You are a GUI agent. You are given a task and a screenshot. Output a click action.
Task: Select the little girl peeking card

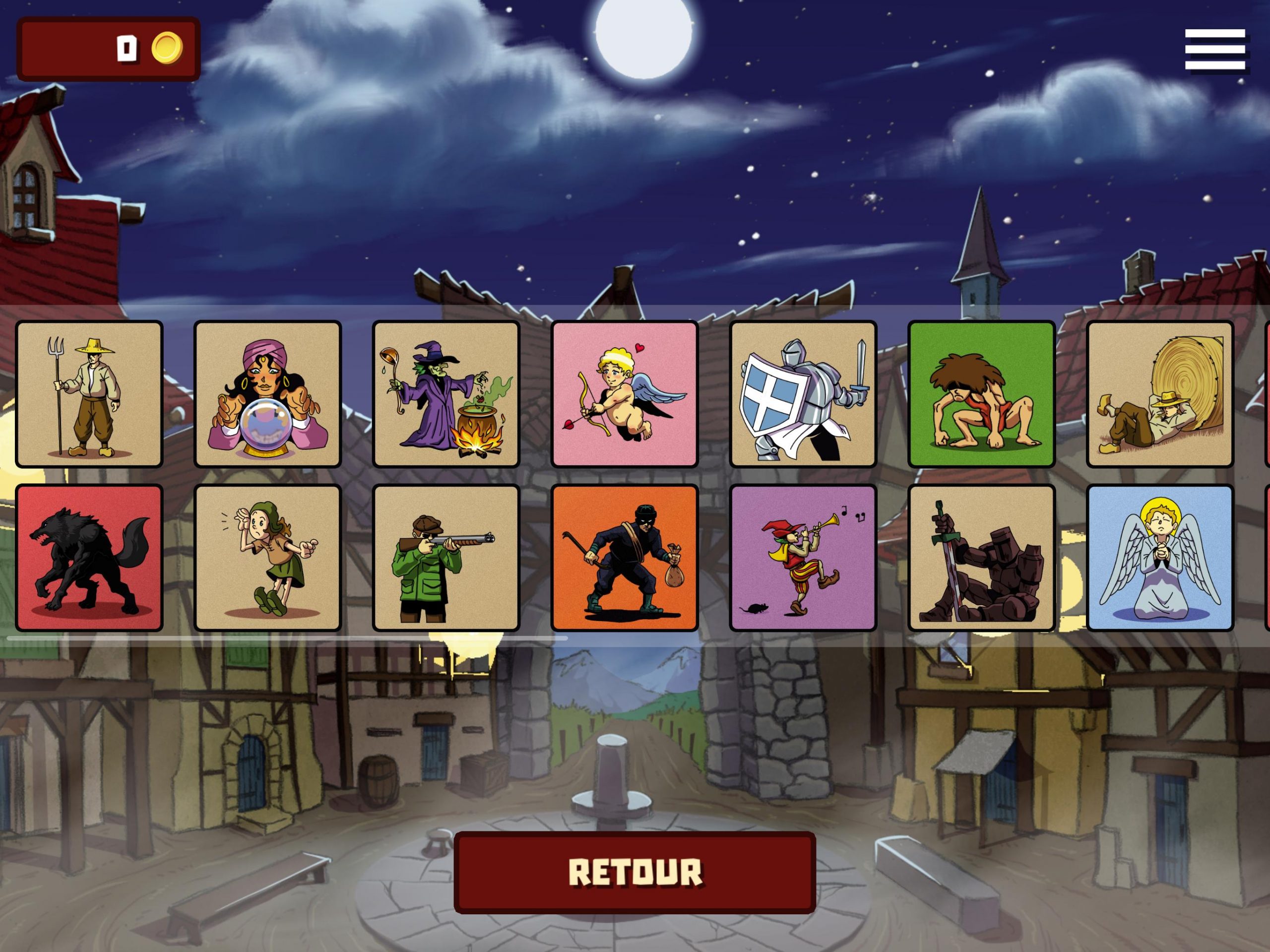point(267,558)
